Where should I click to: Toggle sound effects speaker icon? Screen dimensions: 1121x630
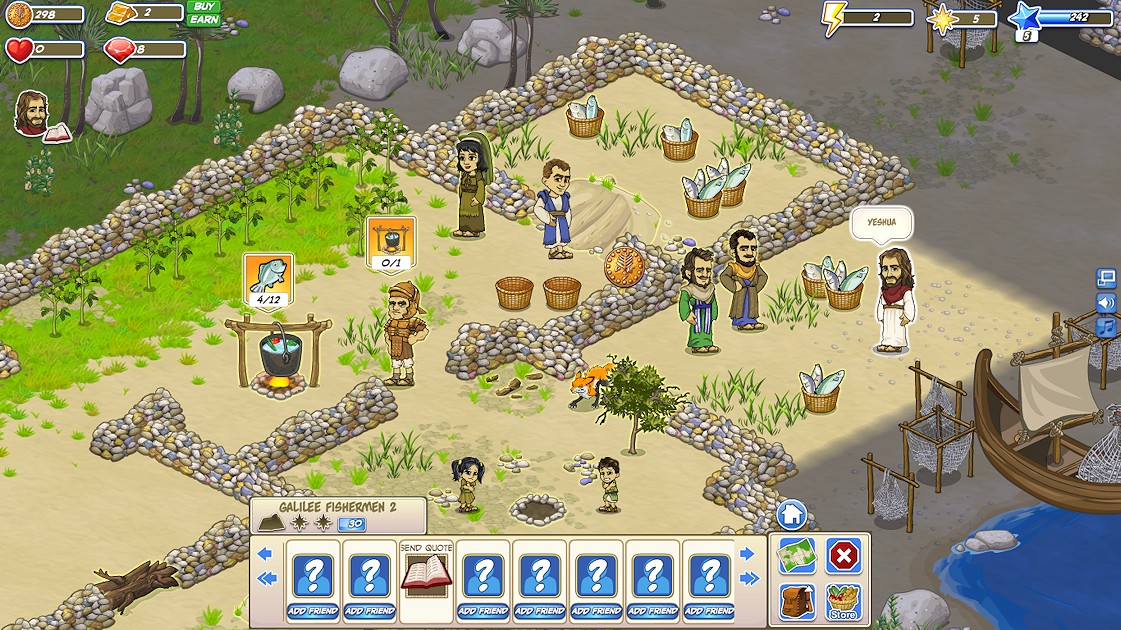[x=1106, y=302]
